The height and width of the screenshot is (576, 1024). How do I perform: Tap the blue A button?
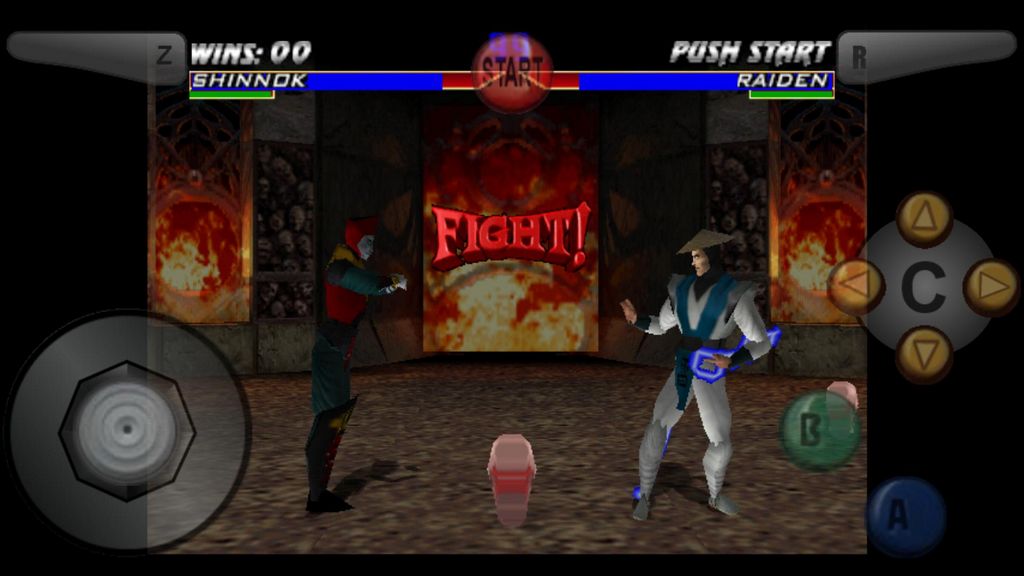905,516
